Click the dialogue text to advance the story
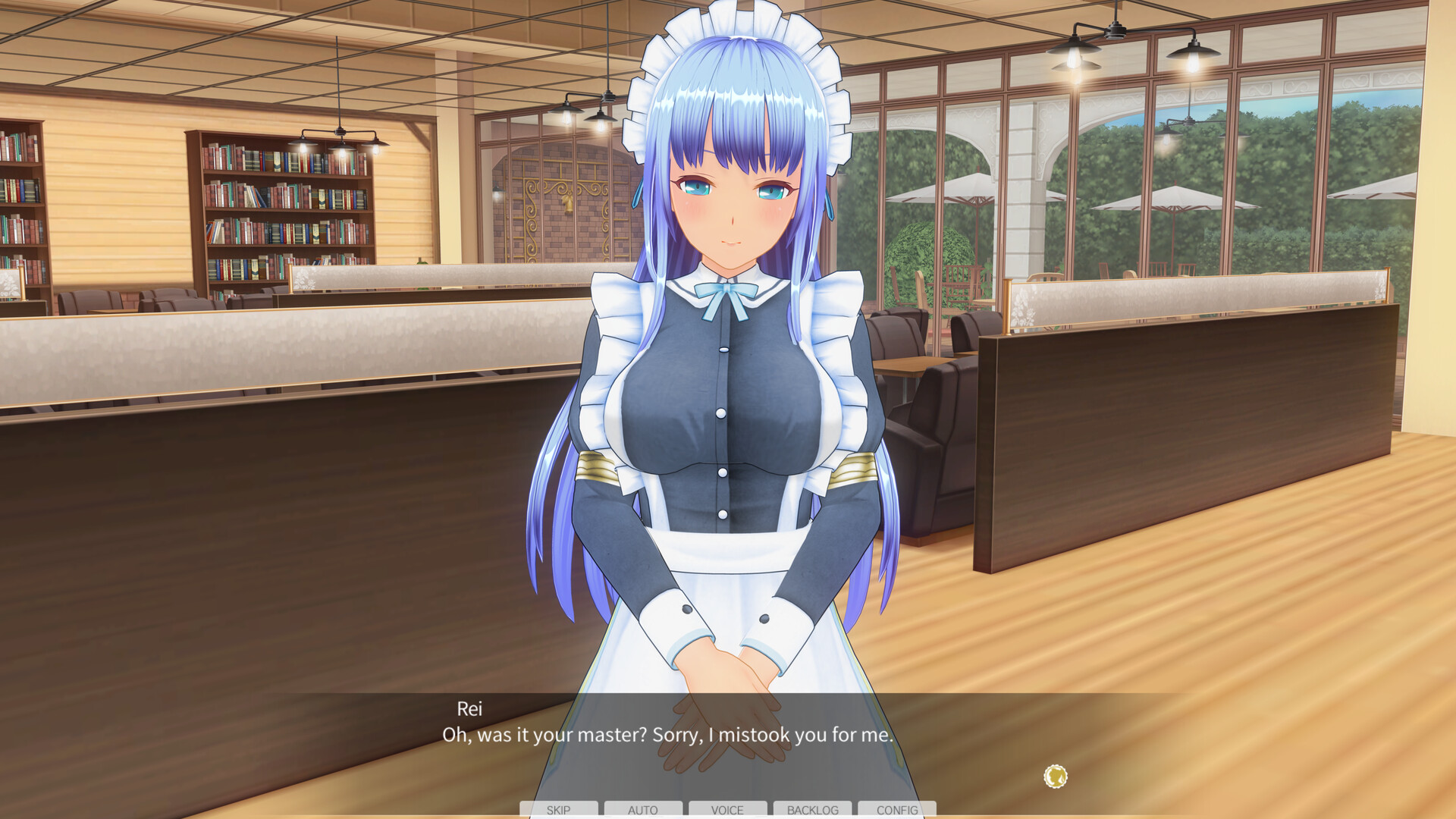Image resolution: width=1456 pixels, height=819 pixels. coord(667,735)
